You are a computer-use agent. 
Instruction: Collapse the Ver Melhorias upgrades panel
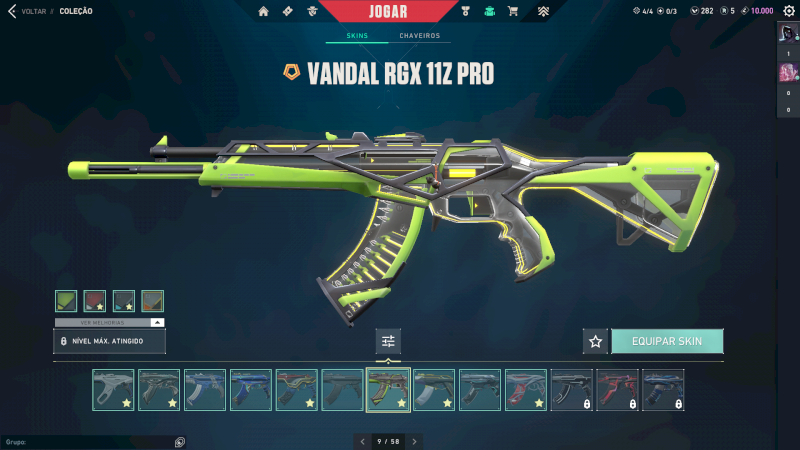coord(157,323)
